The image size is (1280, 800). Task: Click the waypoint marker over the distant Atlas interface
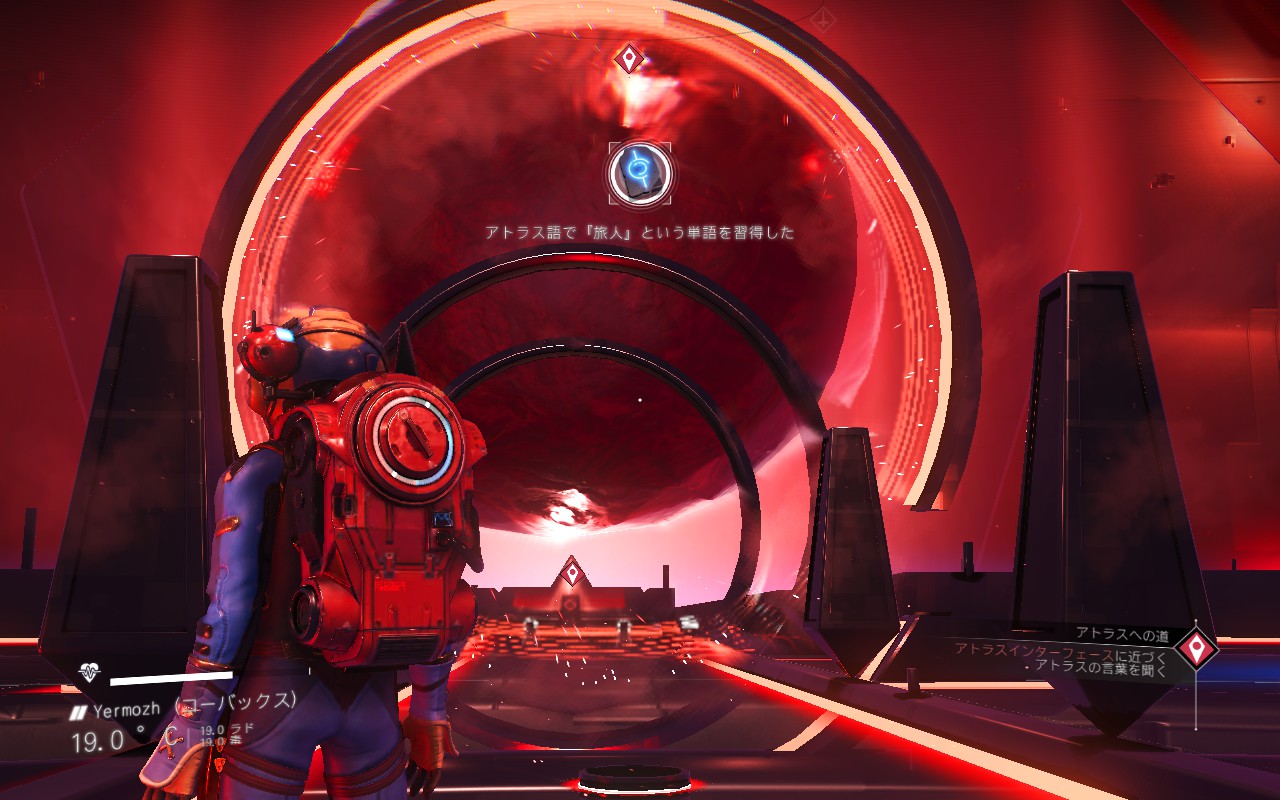click(571, 573)
